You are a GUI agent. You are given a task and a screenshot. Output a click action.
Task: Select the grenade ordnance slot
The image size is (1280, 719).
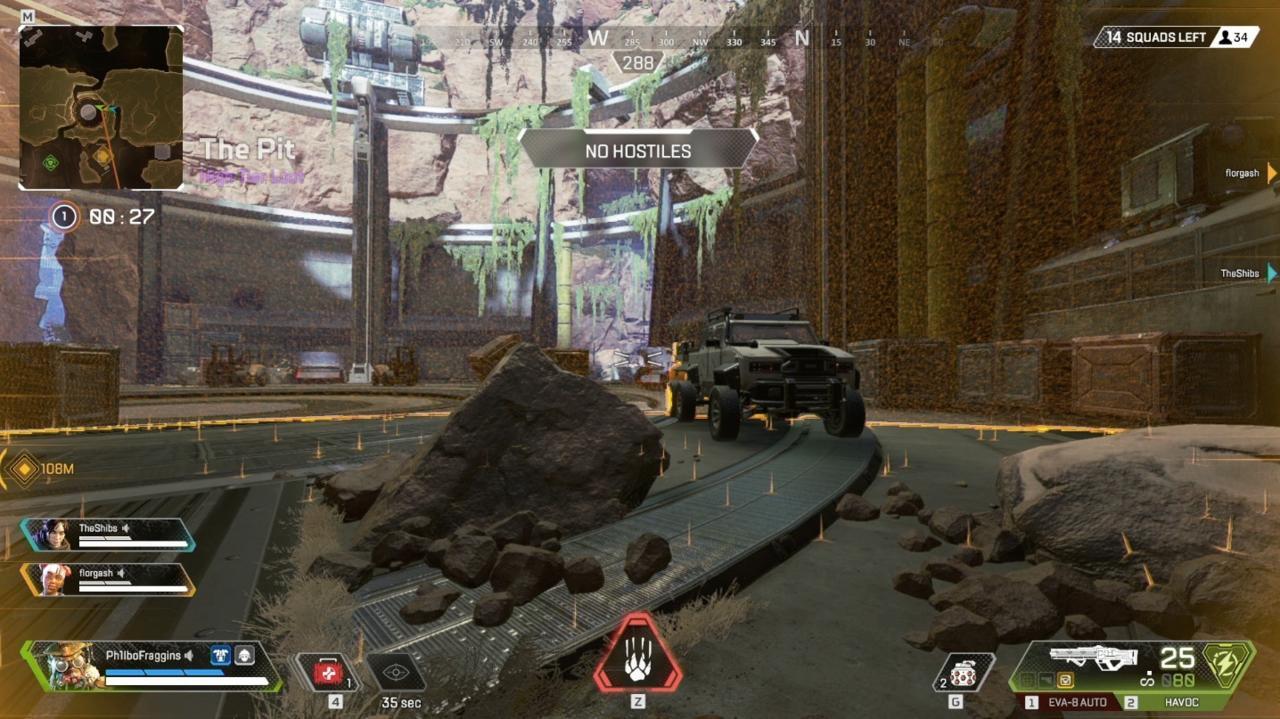point(964,672)
